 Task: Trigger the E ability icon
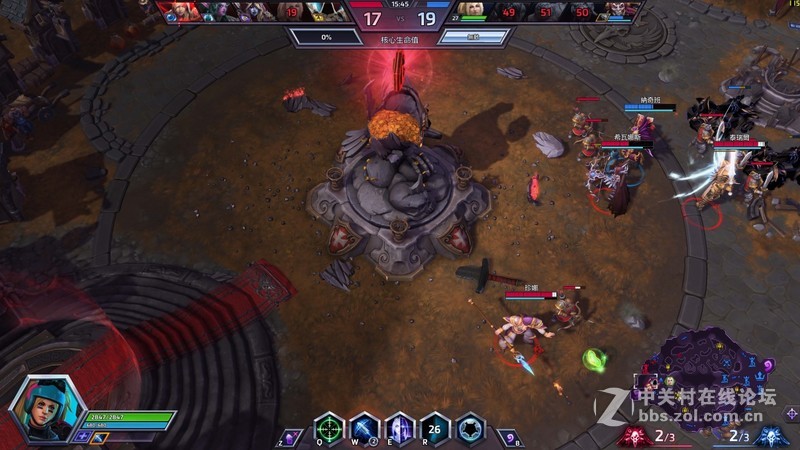pyautogui.click(x=399, y=428)
